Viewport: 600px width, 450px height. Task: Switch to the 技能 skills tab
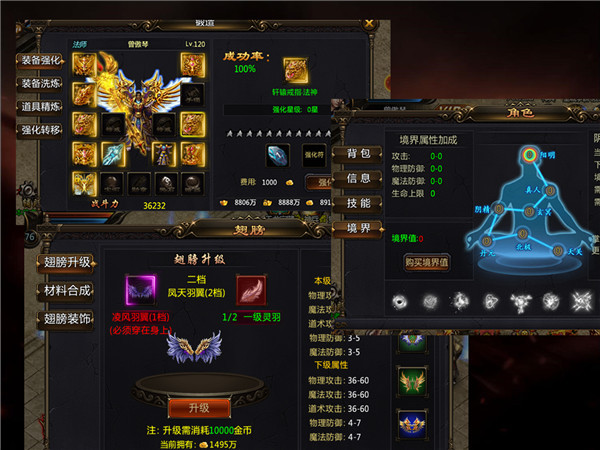click(x=357, y=202)
